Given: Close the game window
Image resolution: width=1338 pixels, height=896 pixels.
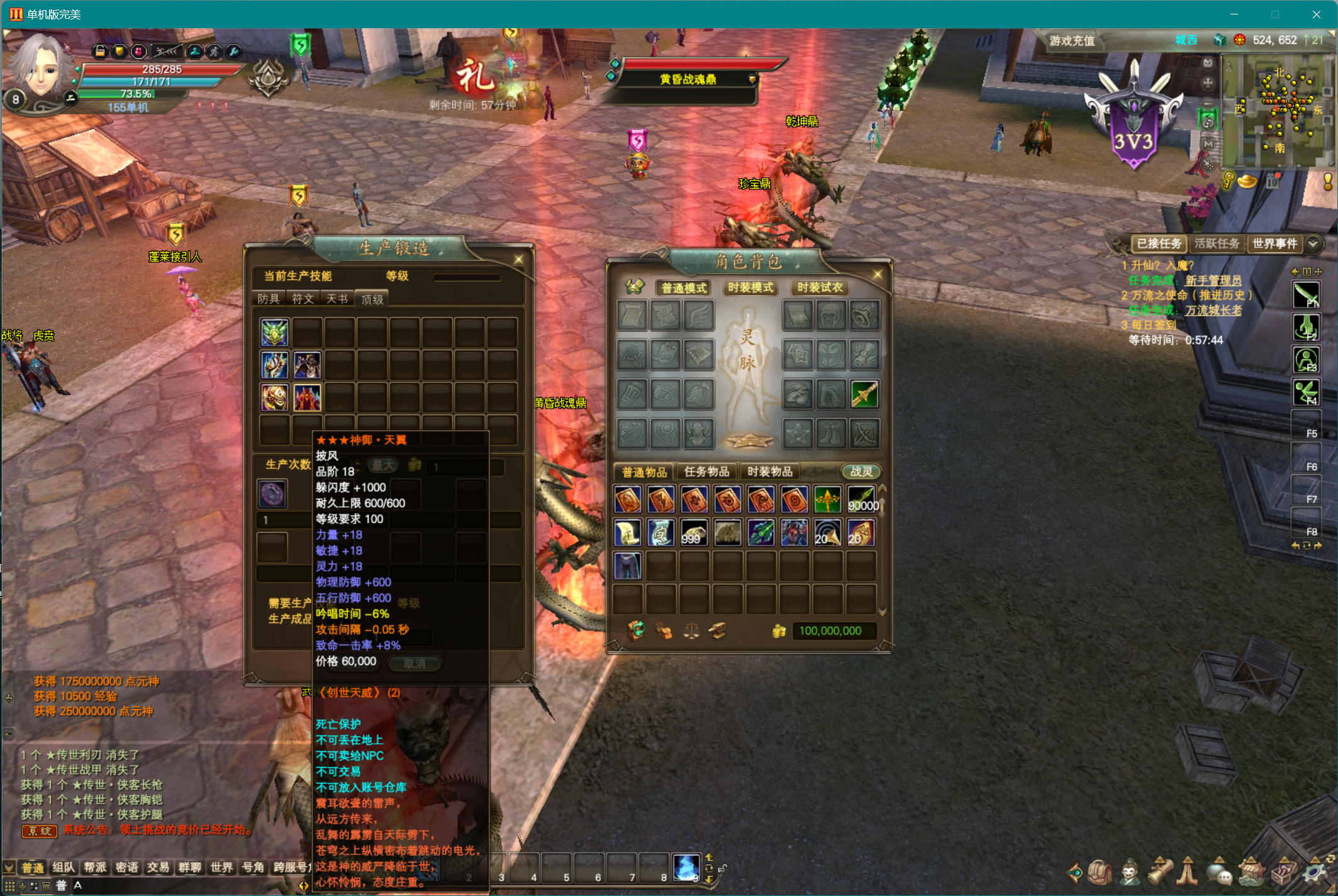Looking at the screenshot, I should [1316, 14].
